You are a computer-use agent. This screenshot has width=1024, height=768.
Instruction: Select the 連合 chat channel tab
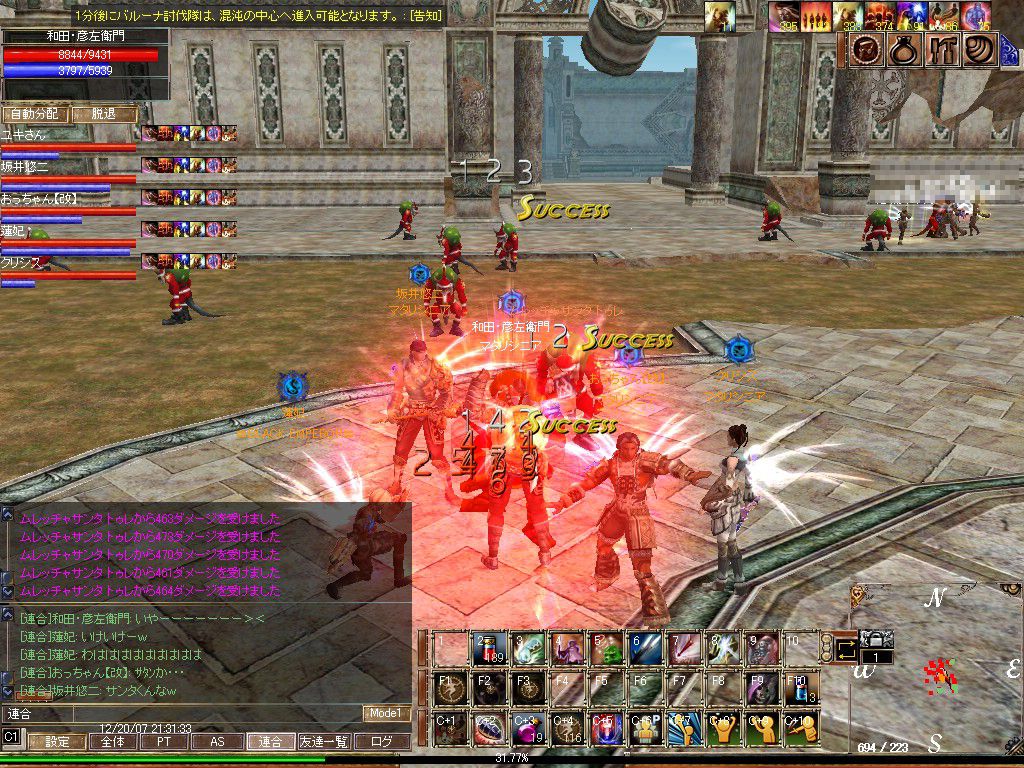coord(270,742)
